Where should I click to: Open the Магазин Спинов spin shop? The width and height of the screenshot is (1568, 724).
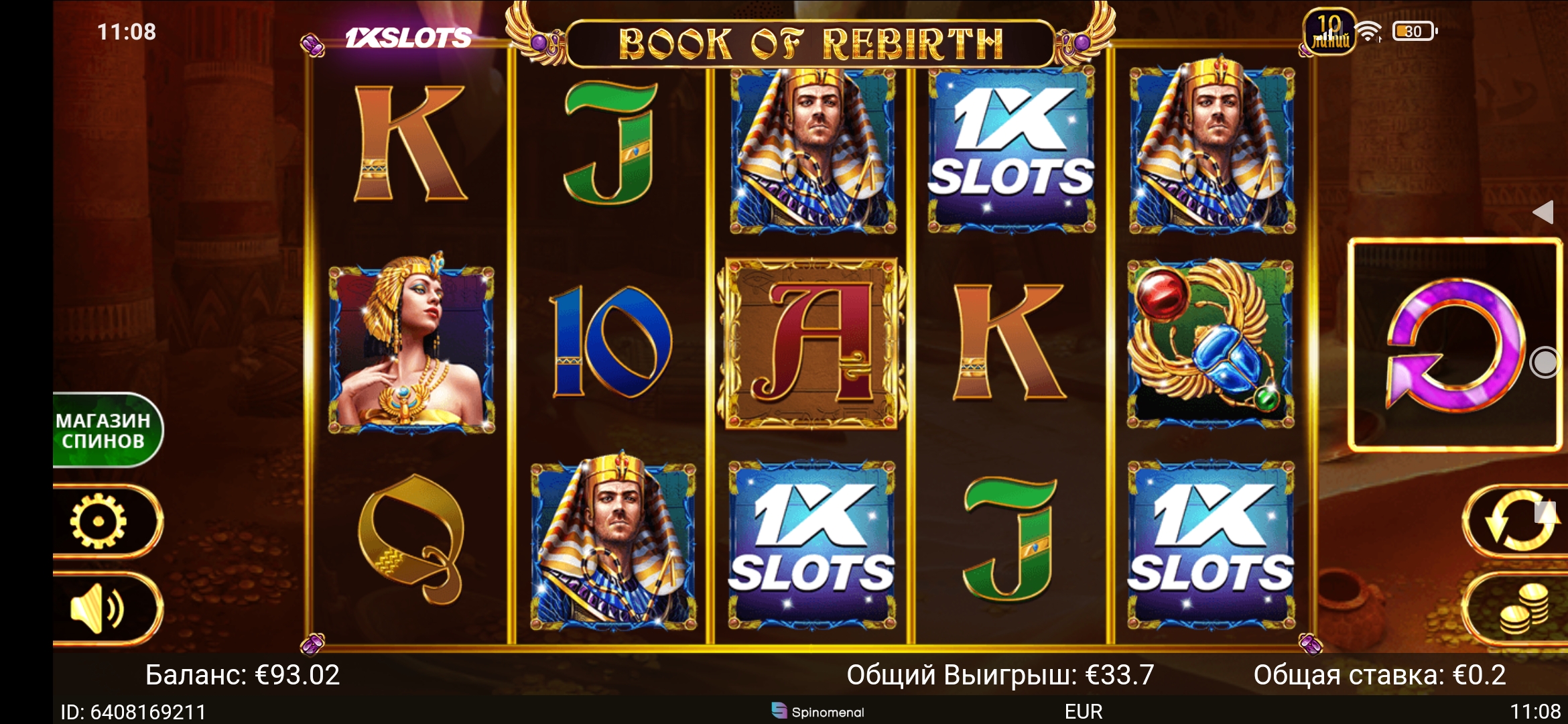click(x=105, y=430)
